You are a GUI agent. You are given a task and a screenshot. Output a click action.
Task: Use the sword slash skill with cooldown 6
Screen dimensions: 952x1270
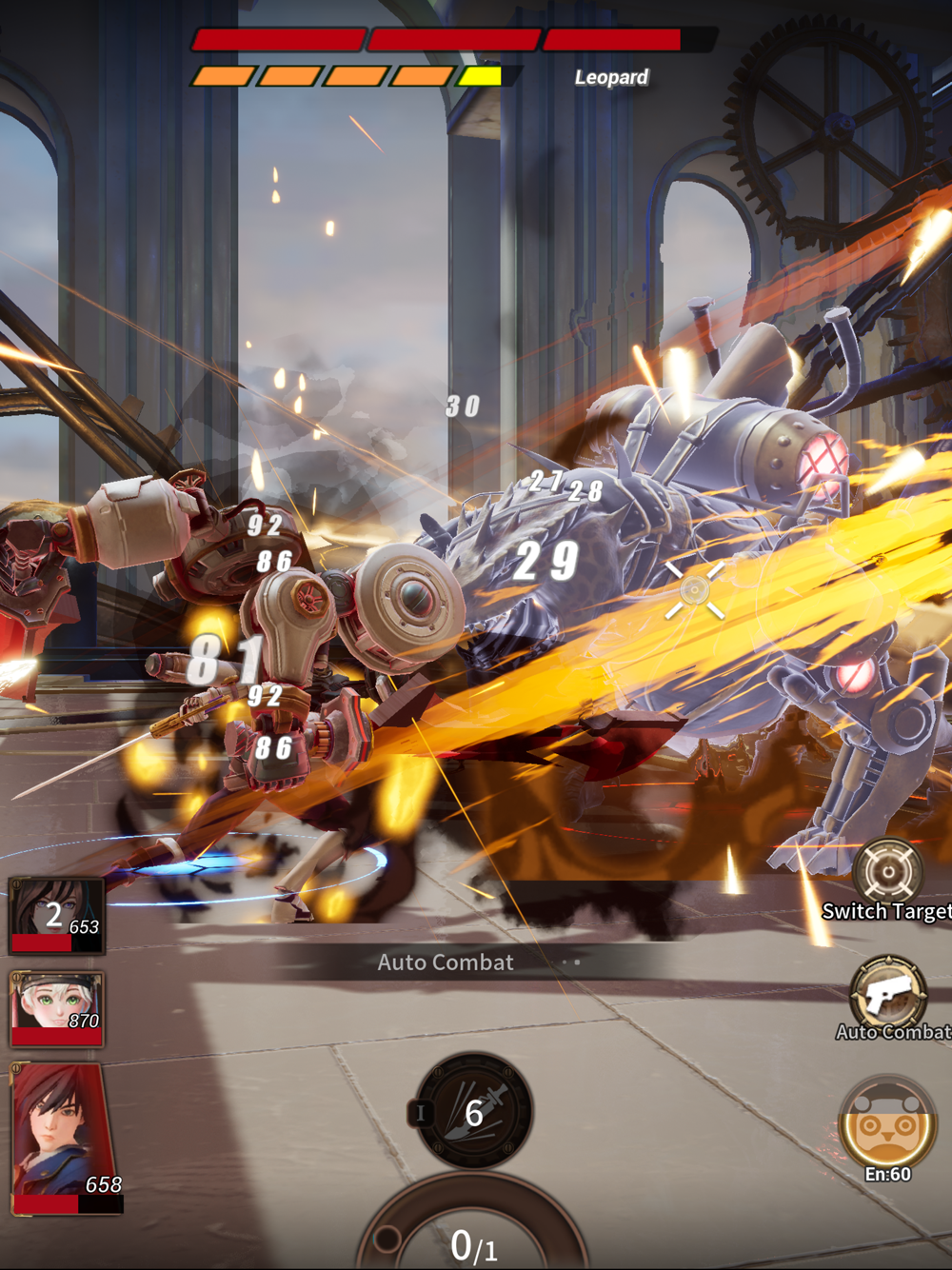click(x=474, y=1111)
